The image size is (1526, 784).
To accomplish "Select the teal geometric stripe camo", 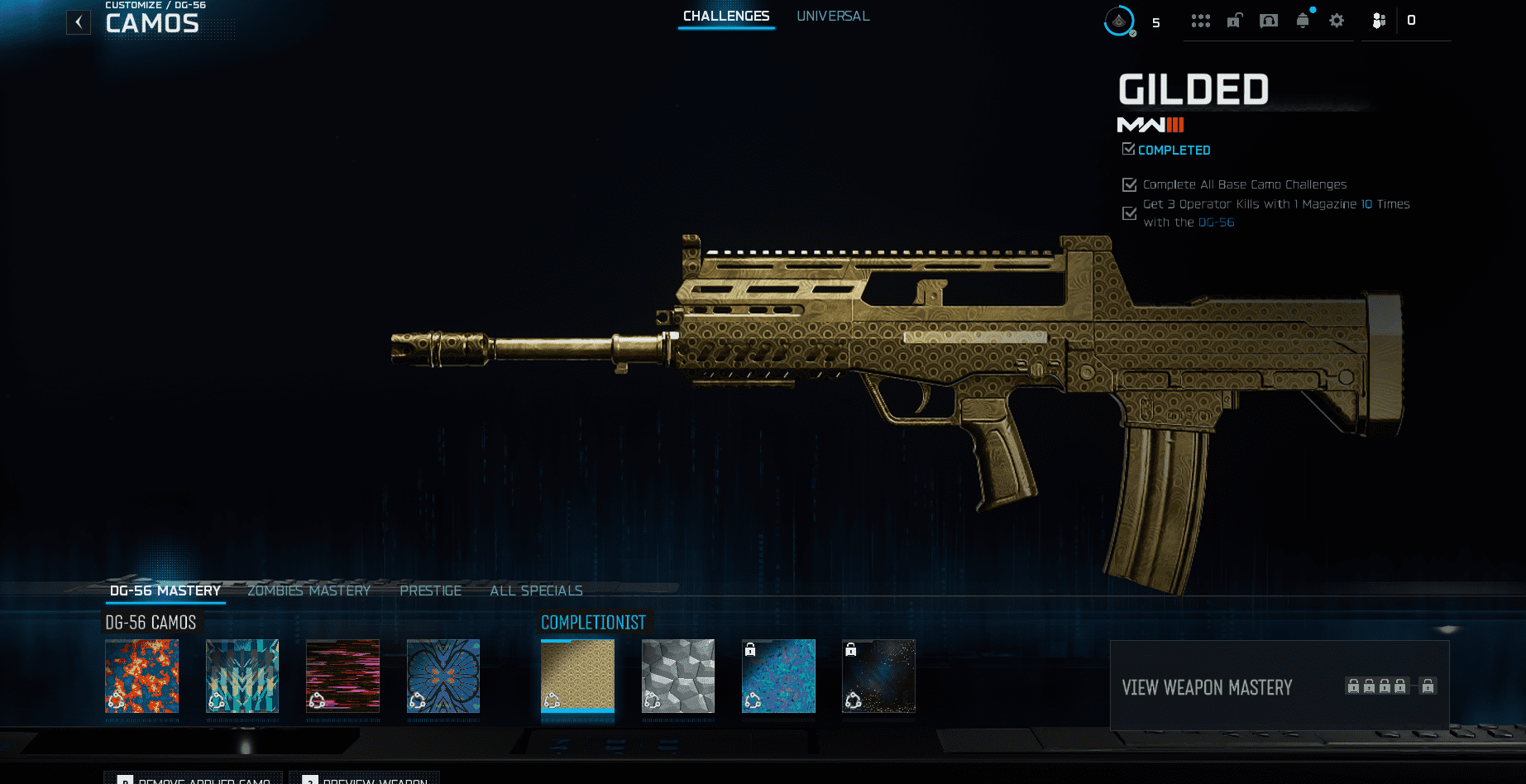I will click(242, 676).
